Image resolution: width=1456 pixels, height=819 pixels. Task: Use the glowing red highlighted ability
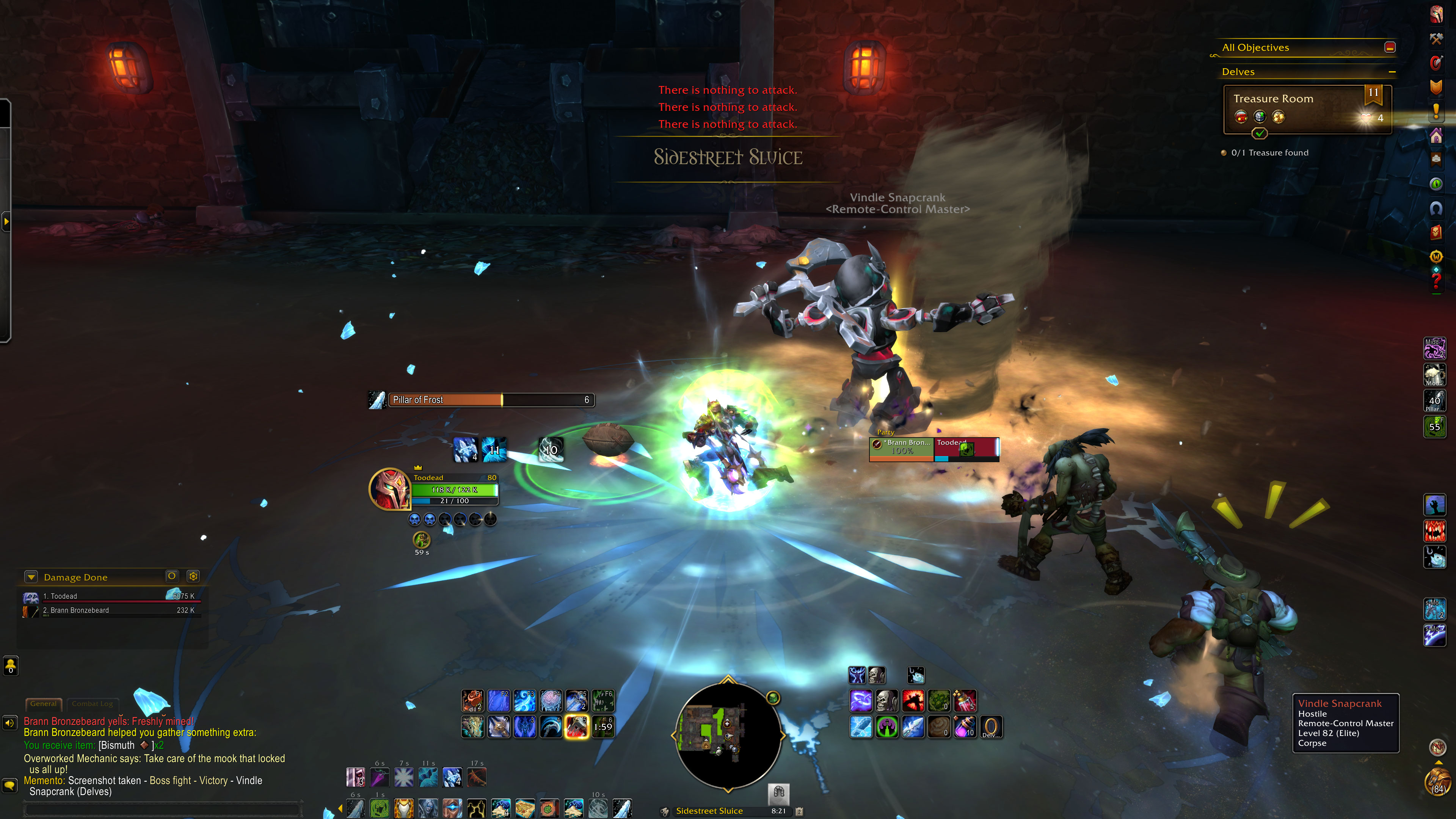pos(576,727)
